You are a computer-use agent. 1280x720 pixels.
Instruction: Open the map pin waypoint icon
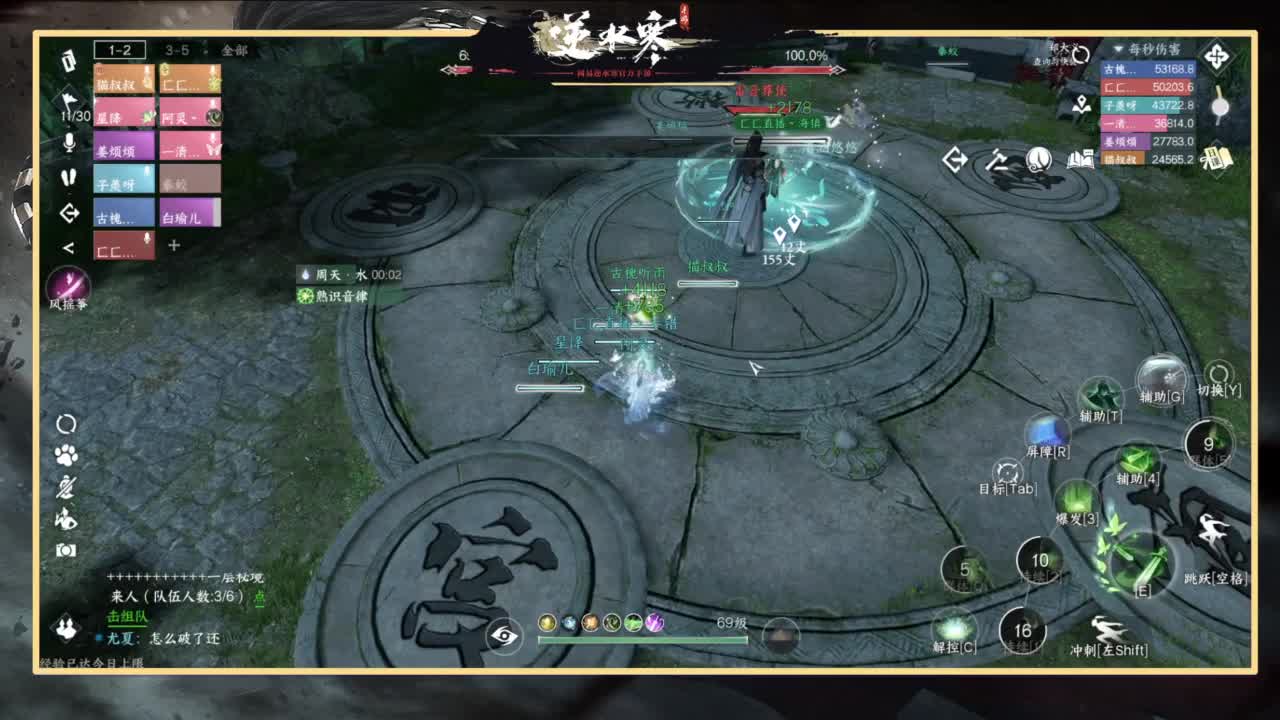click(x=1081, y=104)
